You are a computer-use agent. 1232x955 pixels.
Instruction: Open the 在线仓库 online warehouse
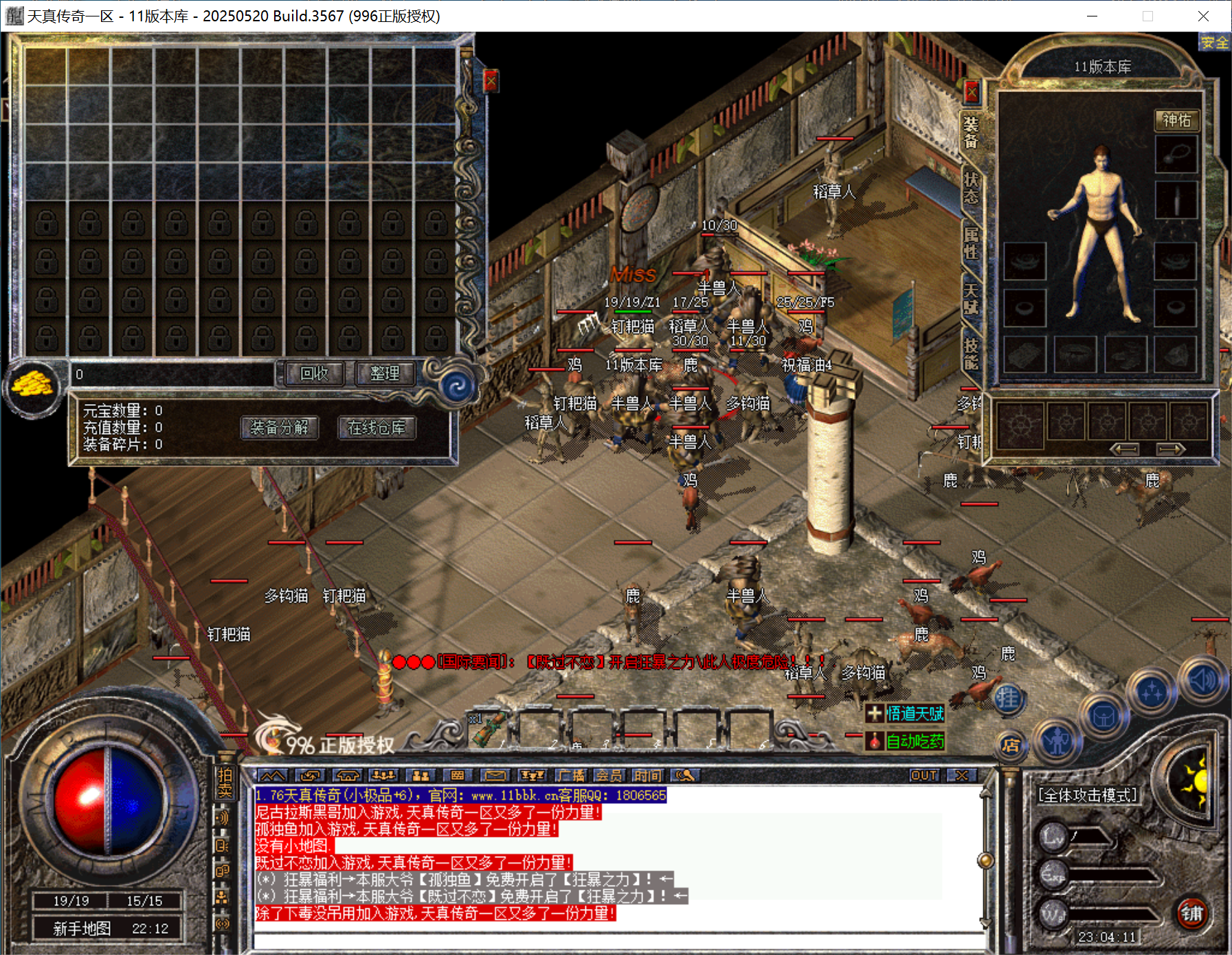coord(376,427)
